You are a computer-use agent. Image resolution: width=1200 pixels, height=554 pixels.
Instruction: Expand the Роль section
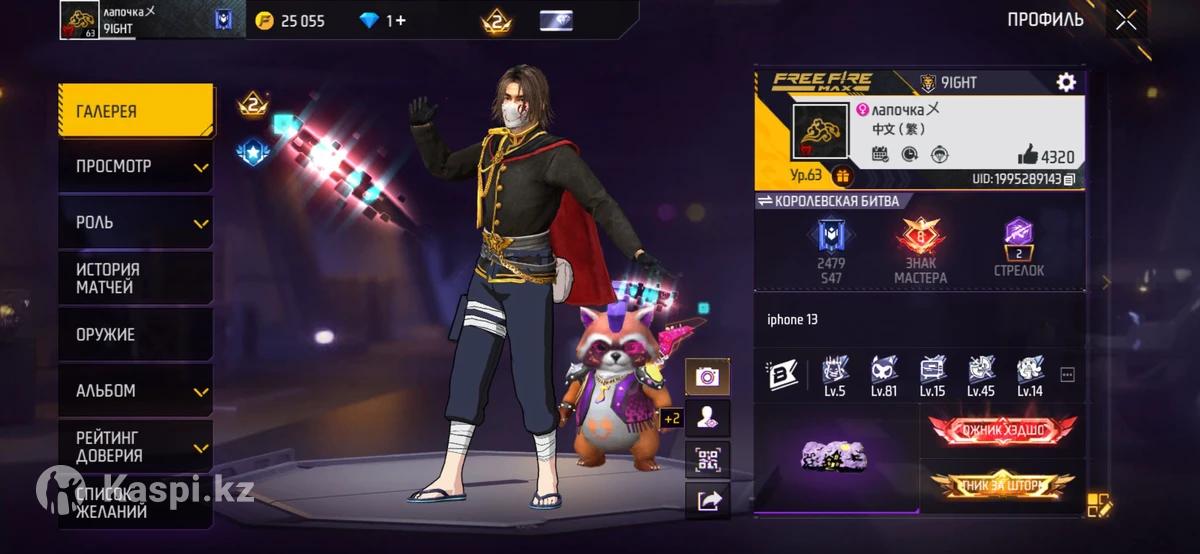pos(135,222)
